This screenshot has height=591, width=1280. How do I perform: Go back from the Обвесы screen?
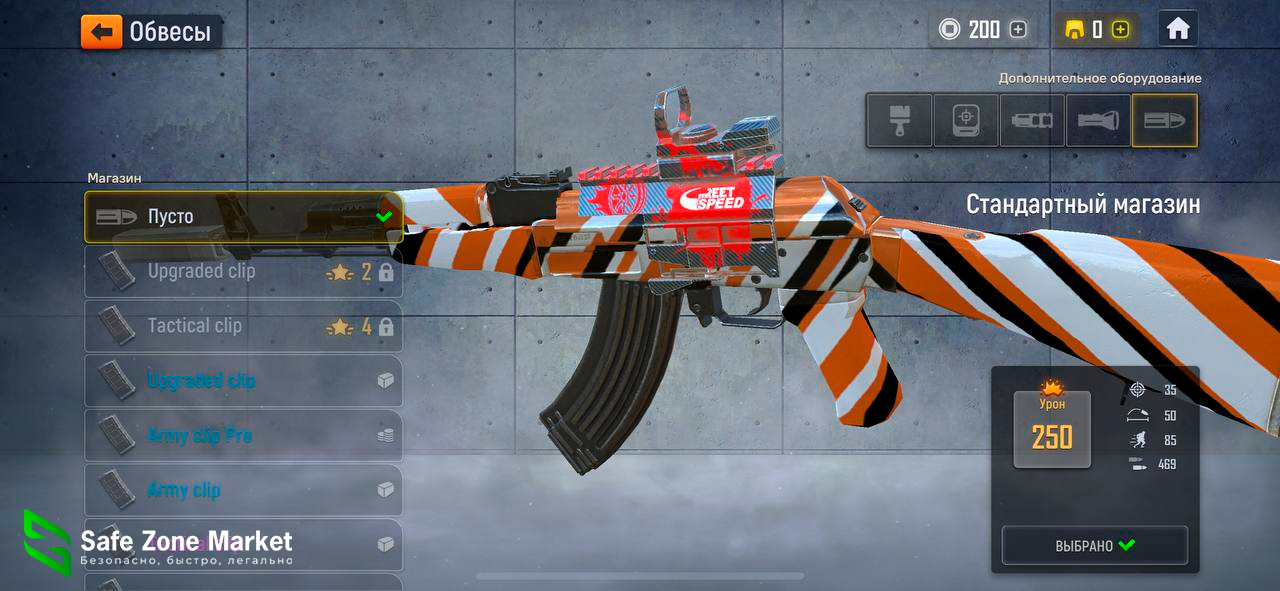click(102, 32)
